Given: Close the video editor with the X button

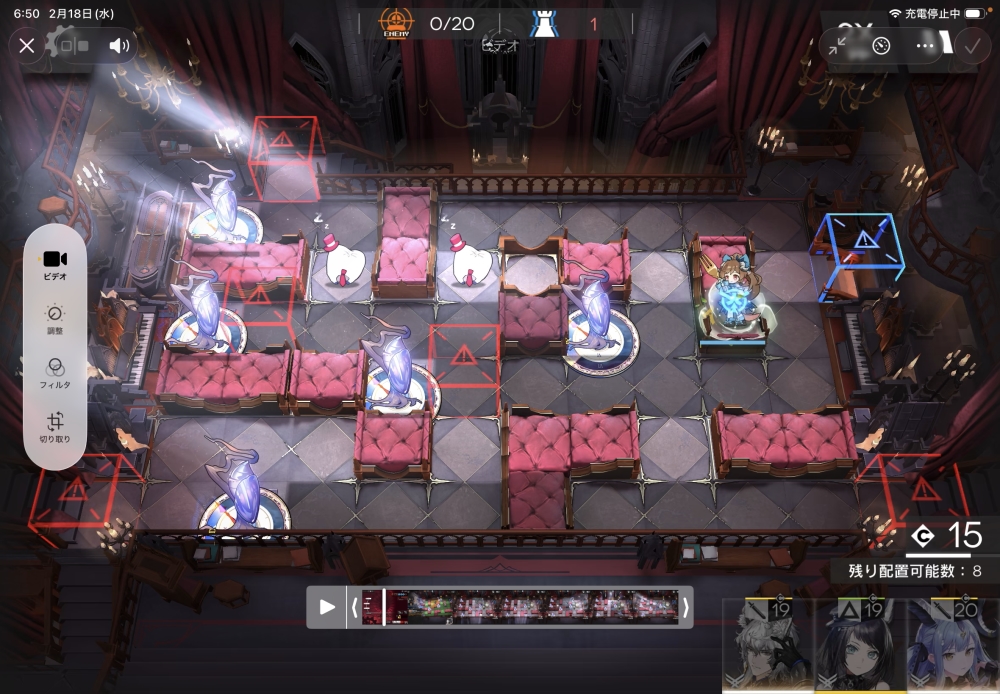Looking at the screenshot, I should click(27, 45).
